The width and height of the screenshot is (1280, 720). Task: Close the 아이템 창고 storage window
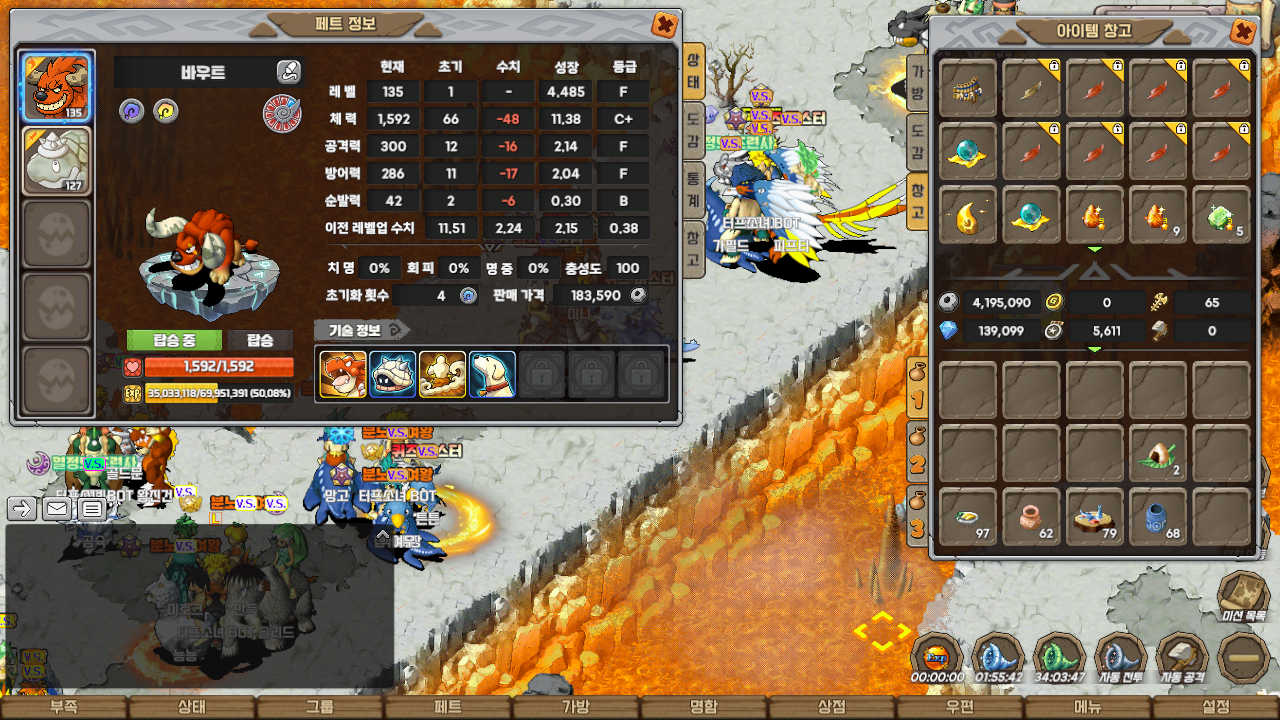1243,32
